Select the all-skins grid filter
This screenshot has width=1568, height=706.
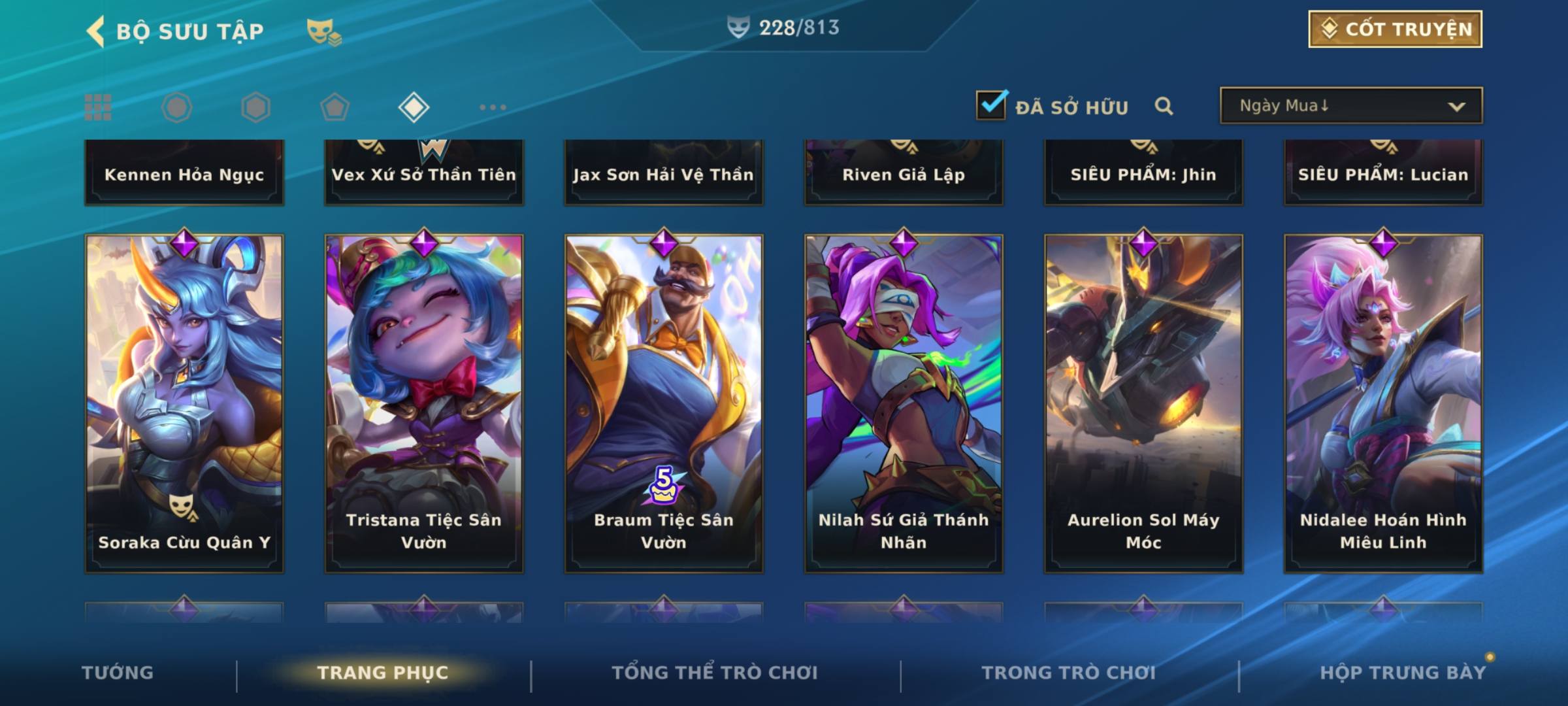(98, 107)
